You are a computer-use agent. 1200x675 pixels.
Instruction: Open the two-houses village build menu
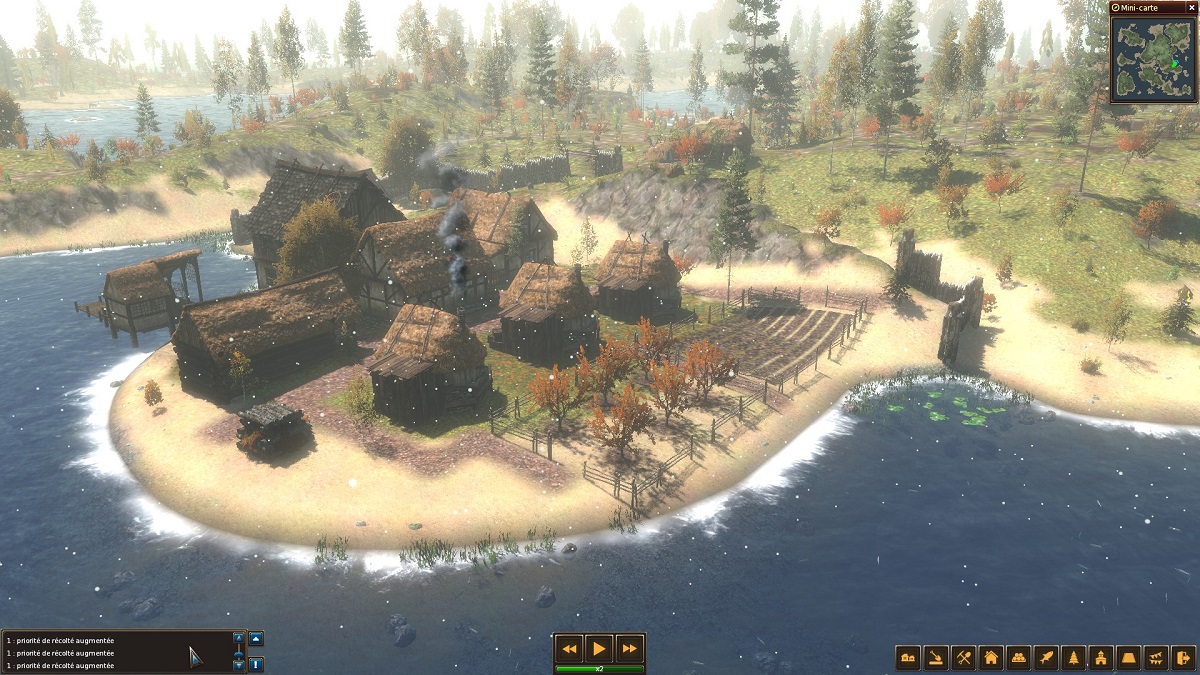point(909,658)
